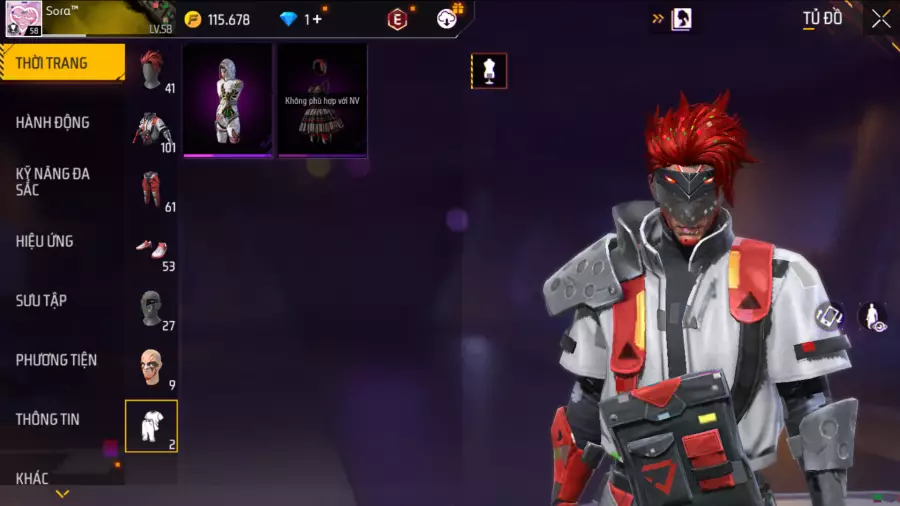Choose the white hooded outfit set
This screenshot has width=900, height=506.
point(227,100)
